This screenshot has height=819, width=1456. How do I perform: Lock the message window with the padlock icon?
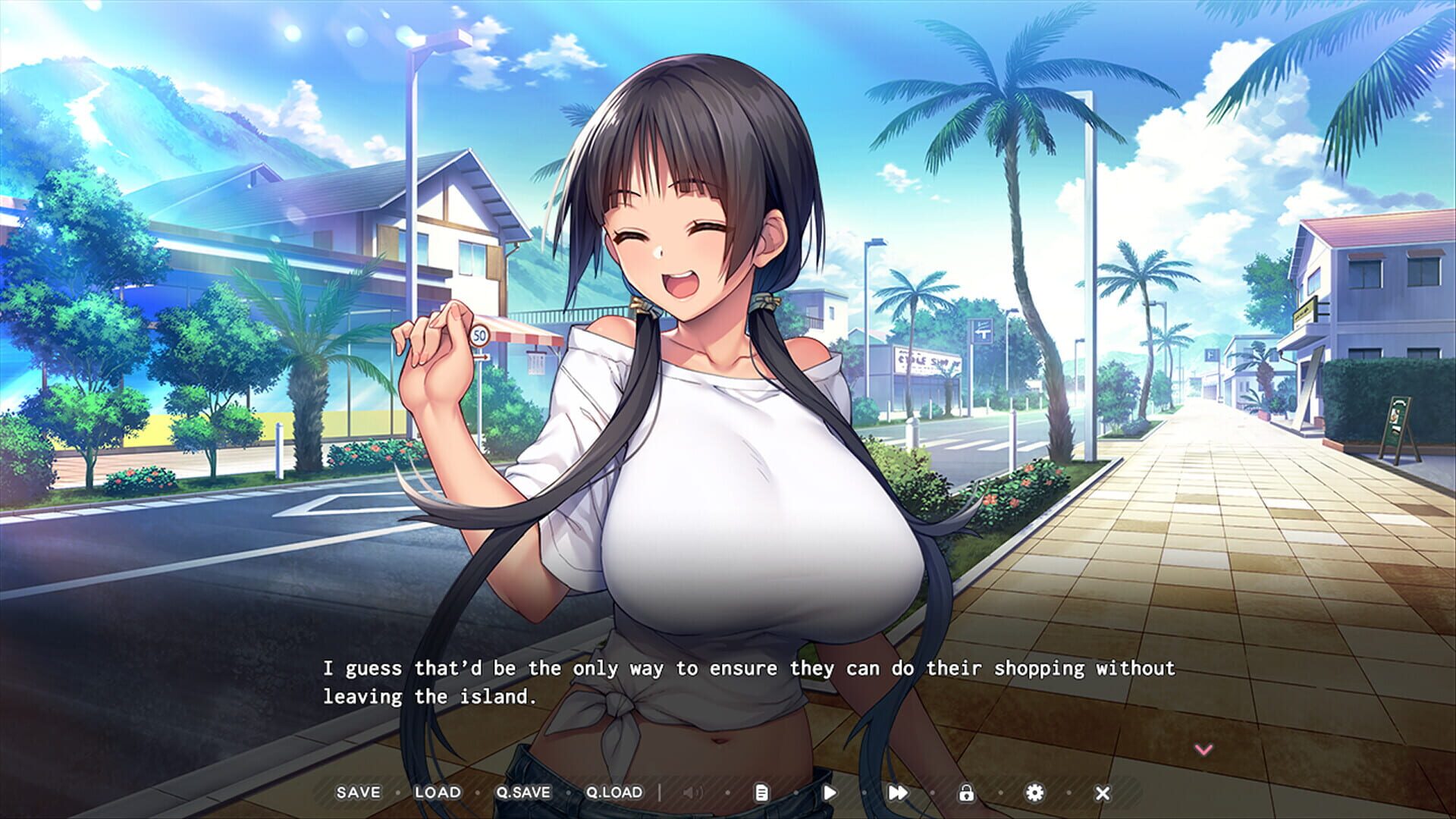966,792
